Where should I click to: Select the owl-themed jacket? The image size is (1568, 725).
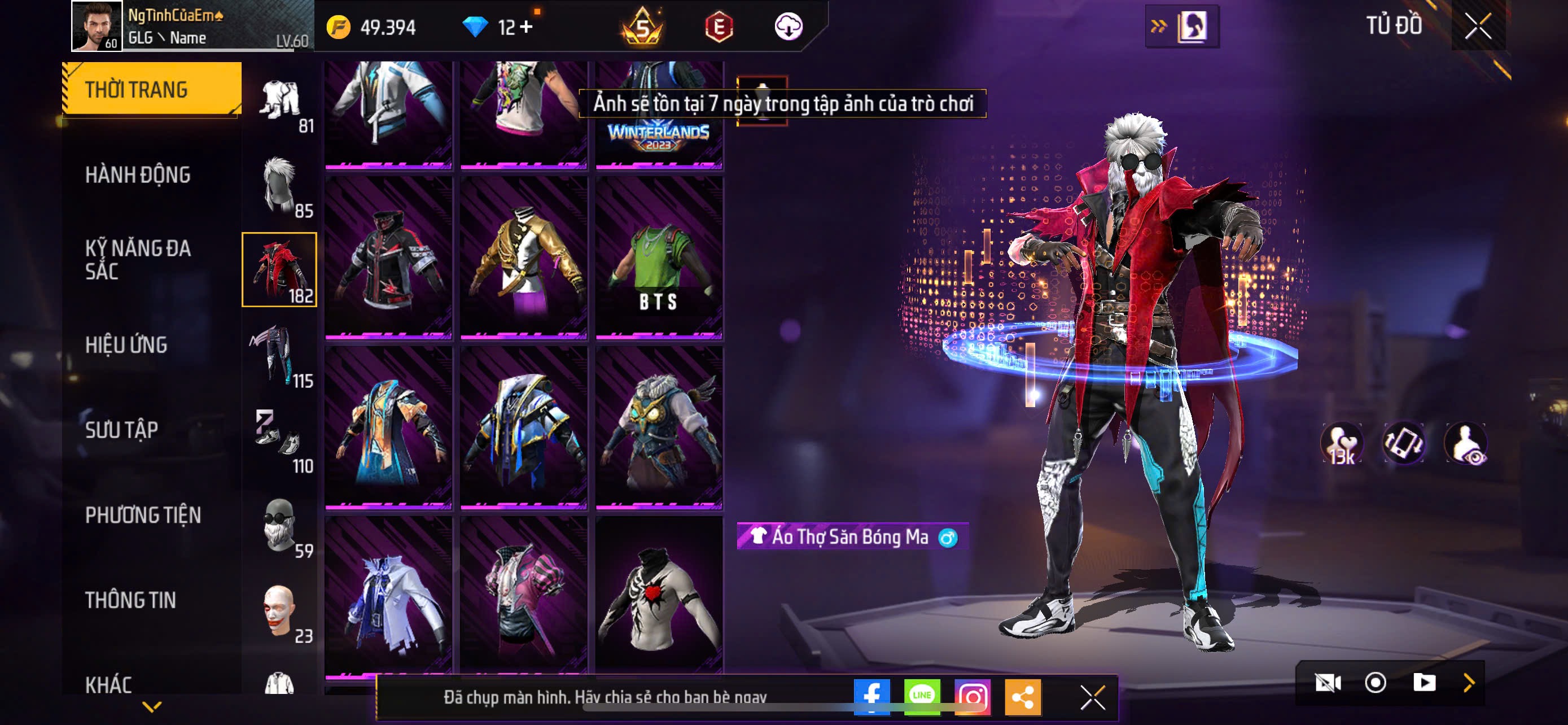(x=659, y=427)
